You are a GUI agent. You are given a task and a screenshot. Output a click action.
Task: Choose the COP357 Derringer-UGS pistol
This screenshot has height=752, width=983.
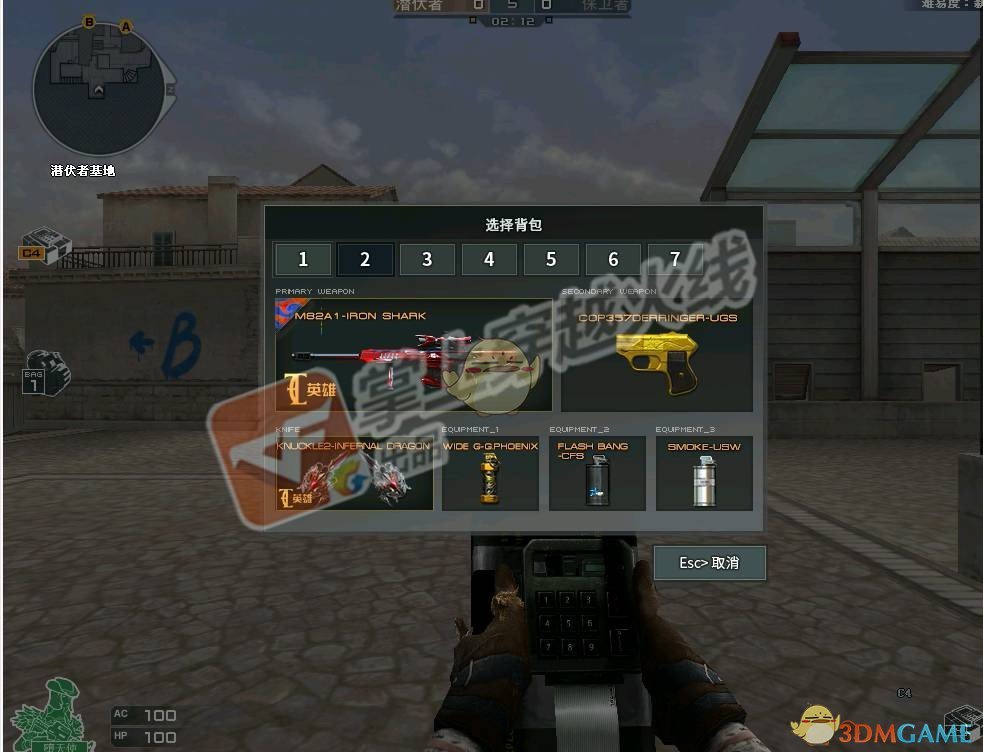pyautogui.click(x=657, y=356)
